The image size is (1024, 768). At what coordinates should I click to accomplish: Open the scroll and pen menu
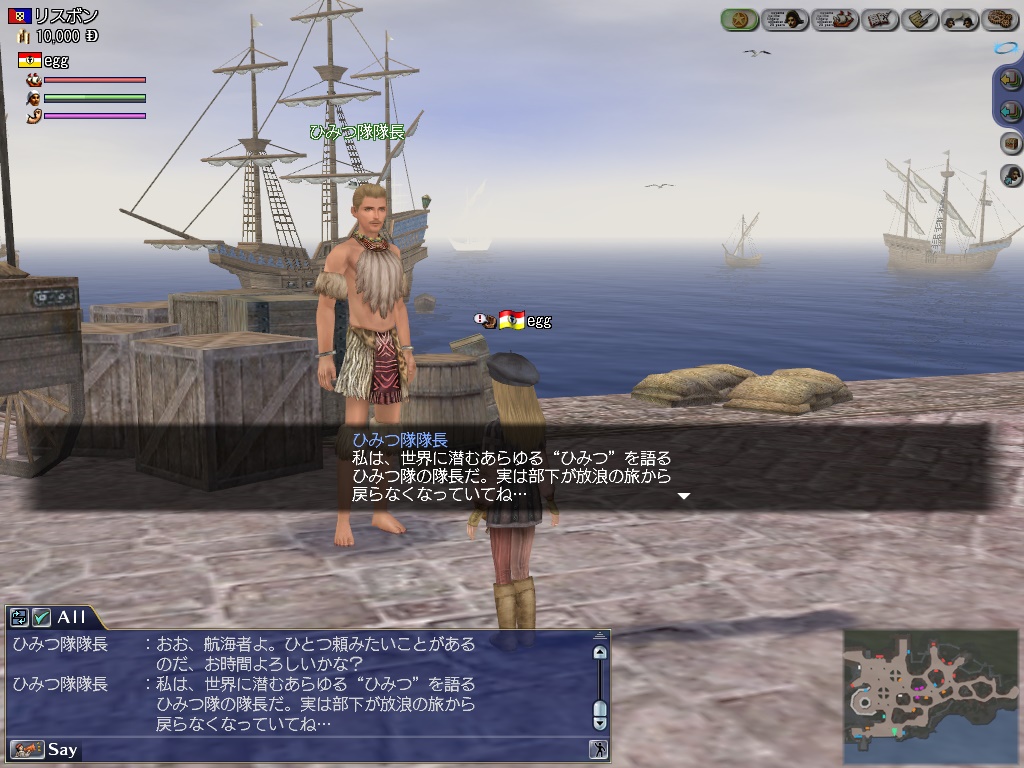[919, 19]
